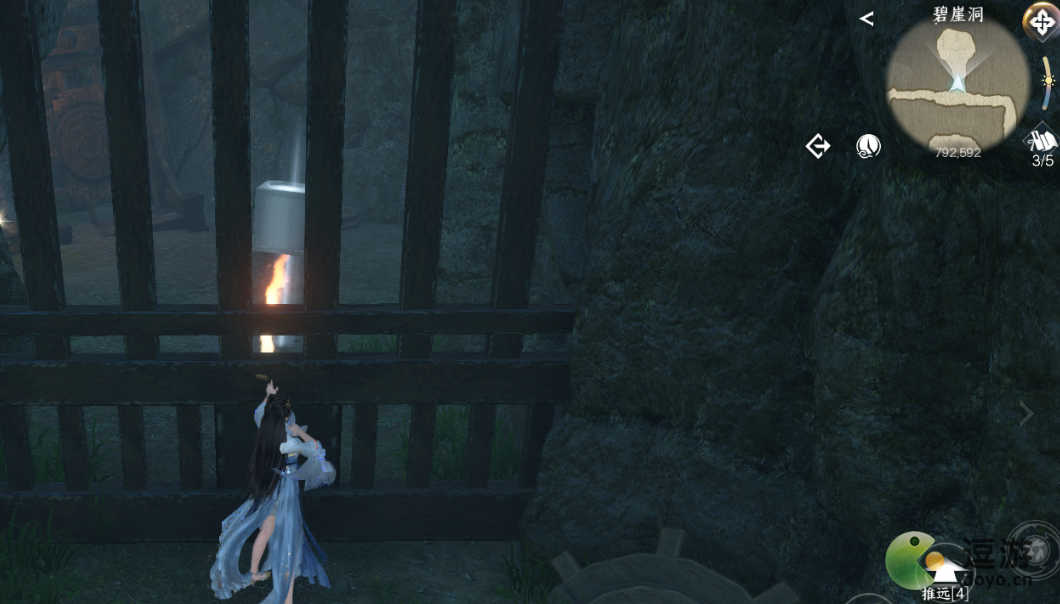Viewport: 1060px width, 604px height.
Task: Open the 碧崖洞 circular minimap
Action: click(957, 84)
